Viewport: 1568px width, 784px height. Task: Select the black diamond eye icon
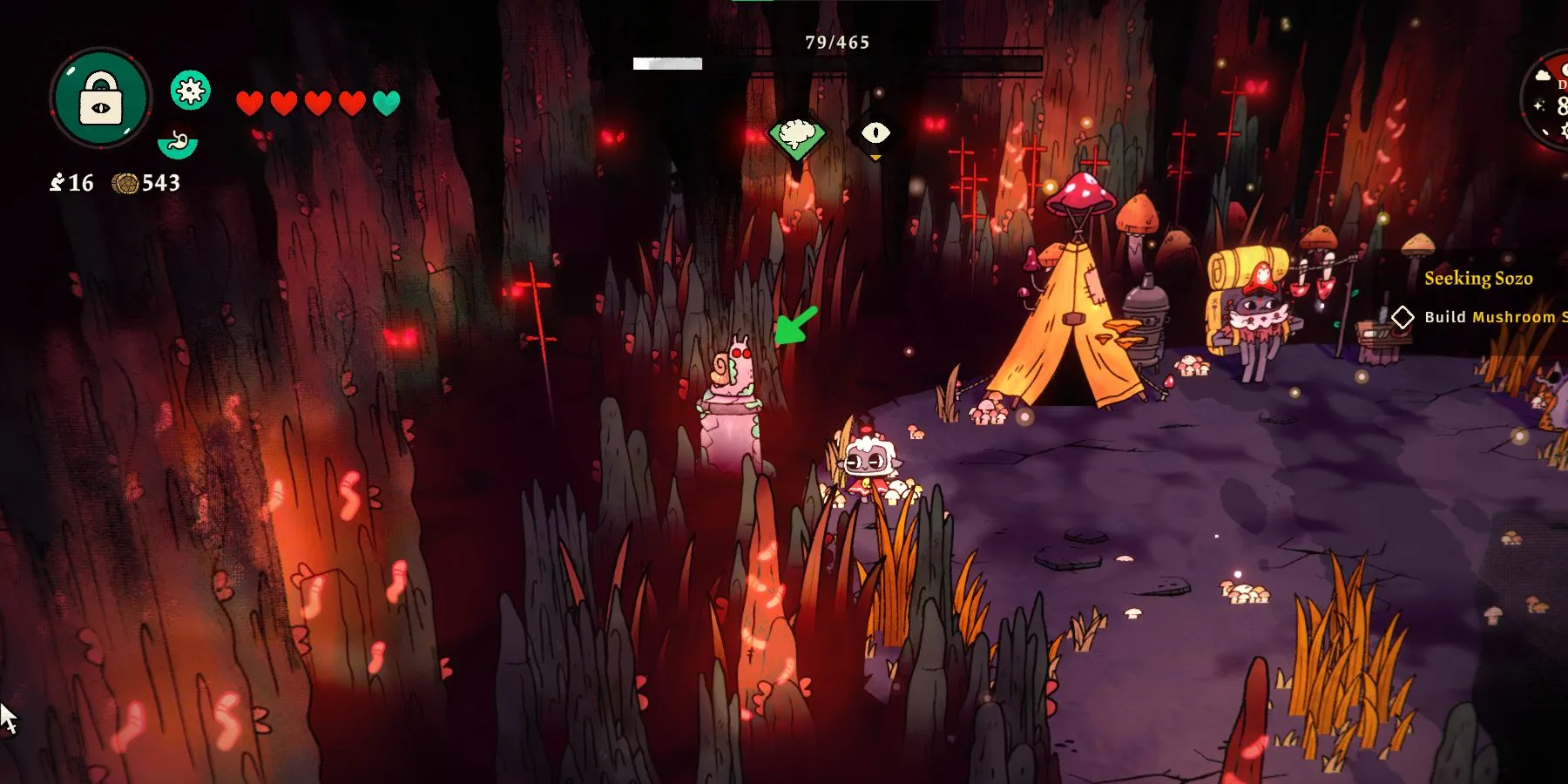(875, 133)
